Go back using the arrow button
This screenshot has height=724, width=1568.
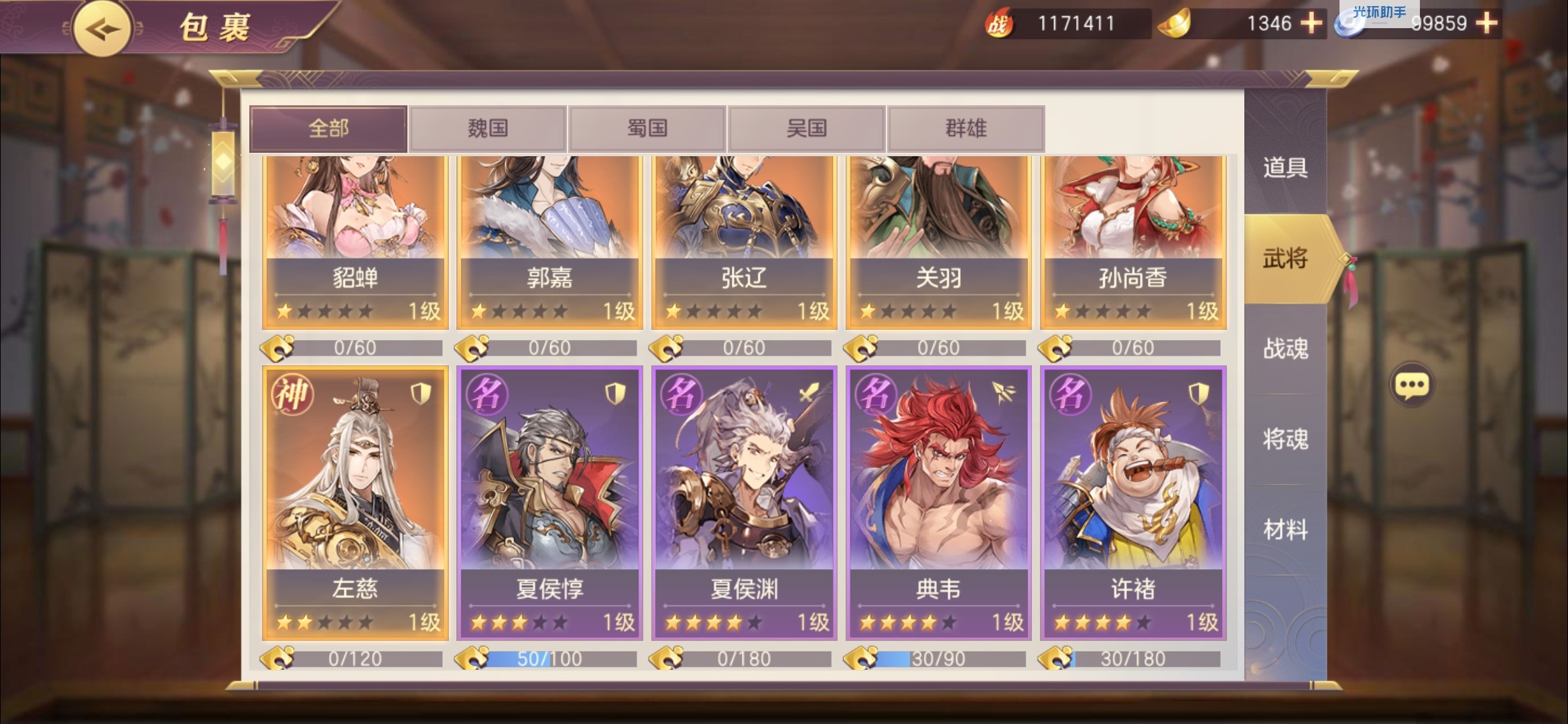(x=102, y=29)
